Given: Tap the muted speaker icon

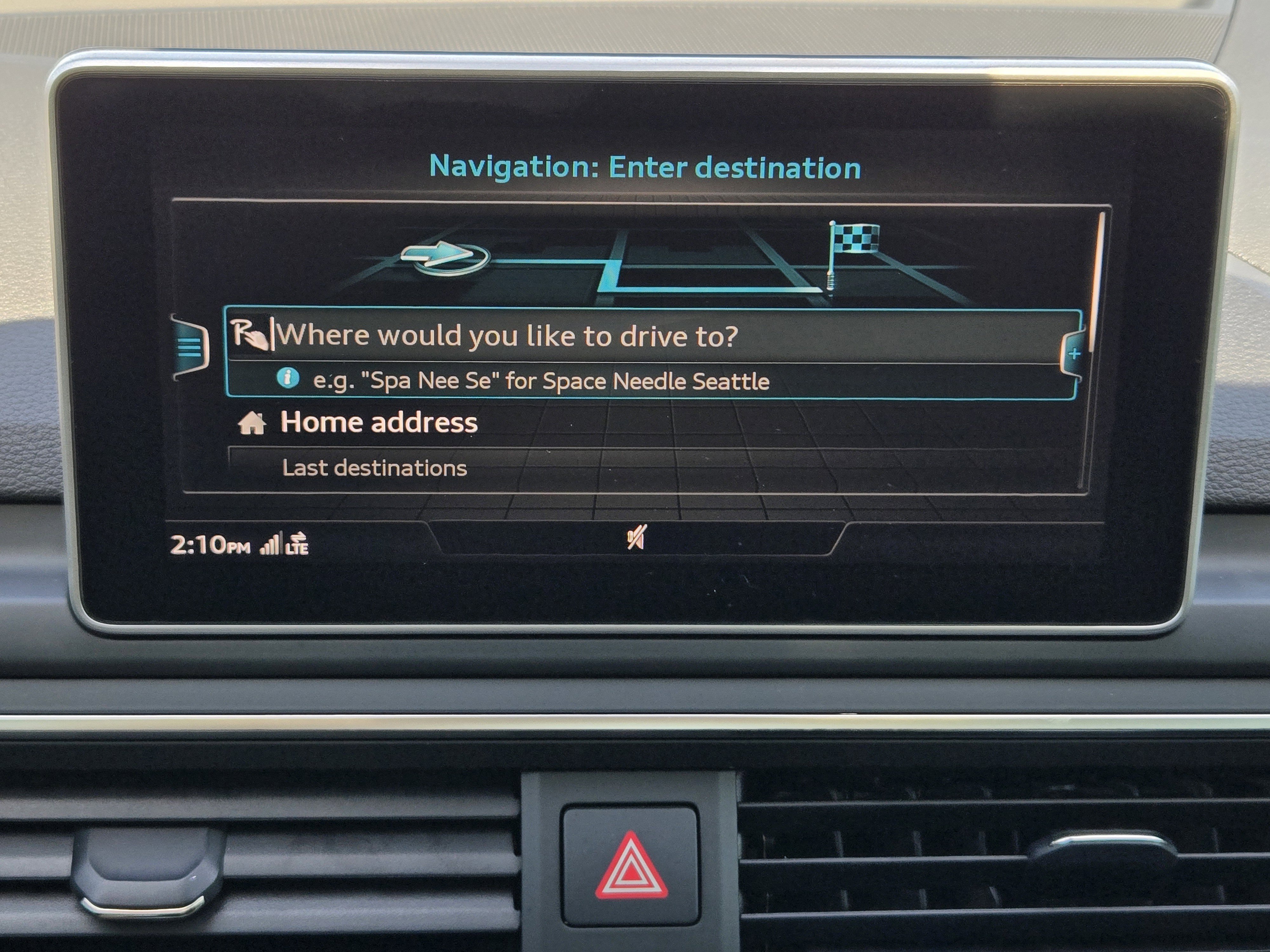Looking at the screenshot, I should [x=636, y=538].
